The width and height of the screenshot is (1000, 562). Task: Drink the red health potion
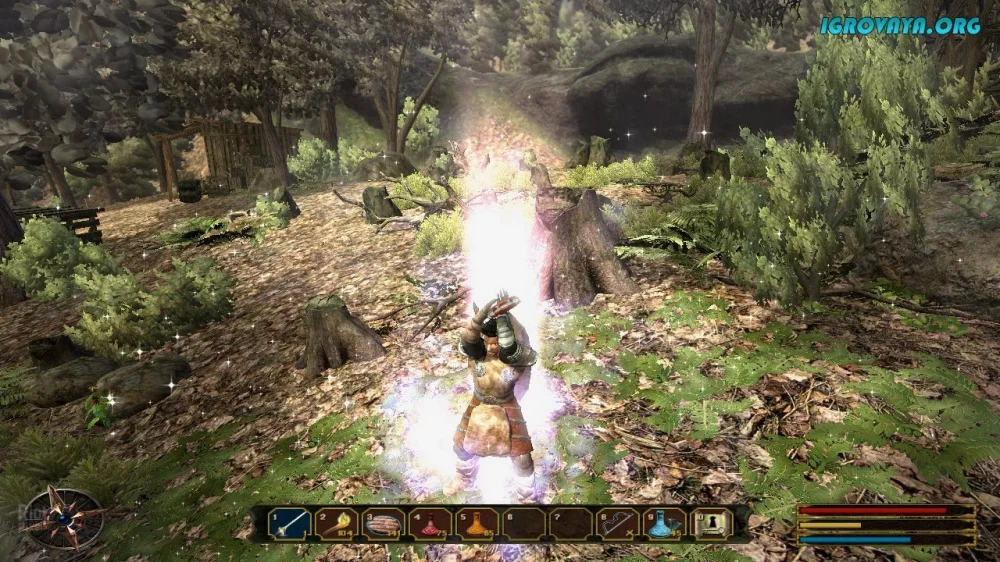[431, 523]
